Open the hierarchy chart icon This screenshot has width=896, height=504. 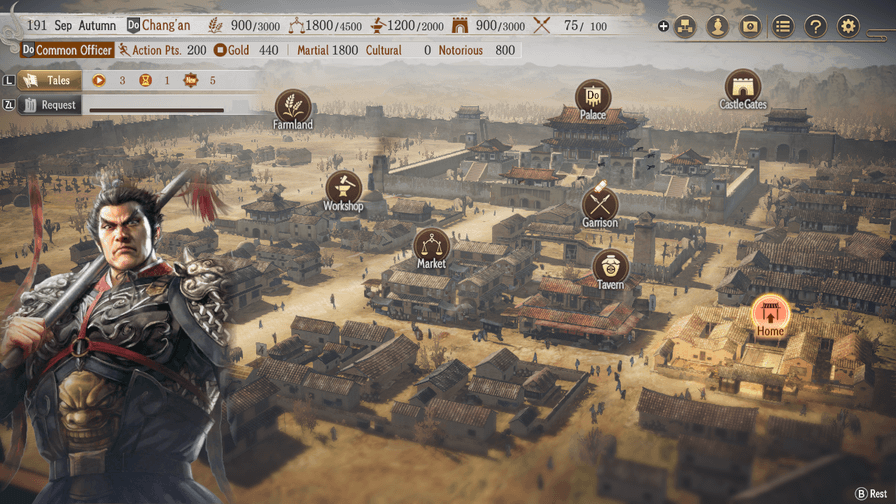[x=685, y=27]
